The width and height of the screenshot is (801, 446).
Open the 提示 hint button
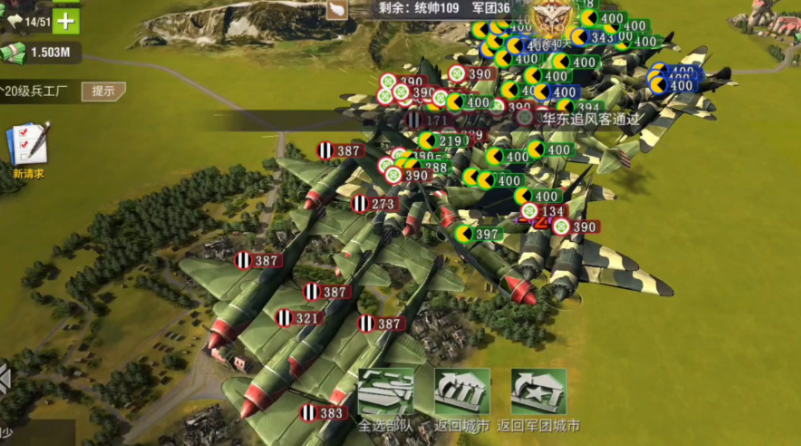(x=103, y=91)
